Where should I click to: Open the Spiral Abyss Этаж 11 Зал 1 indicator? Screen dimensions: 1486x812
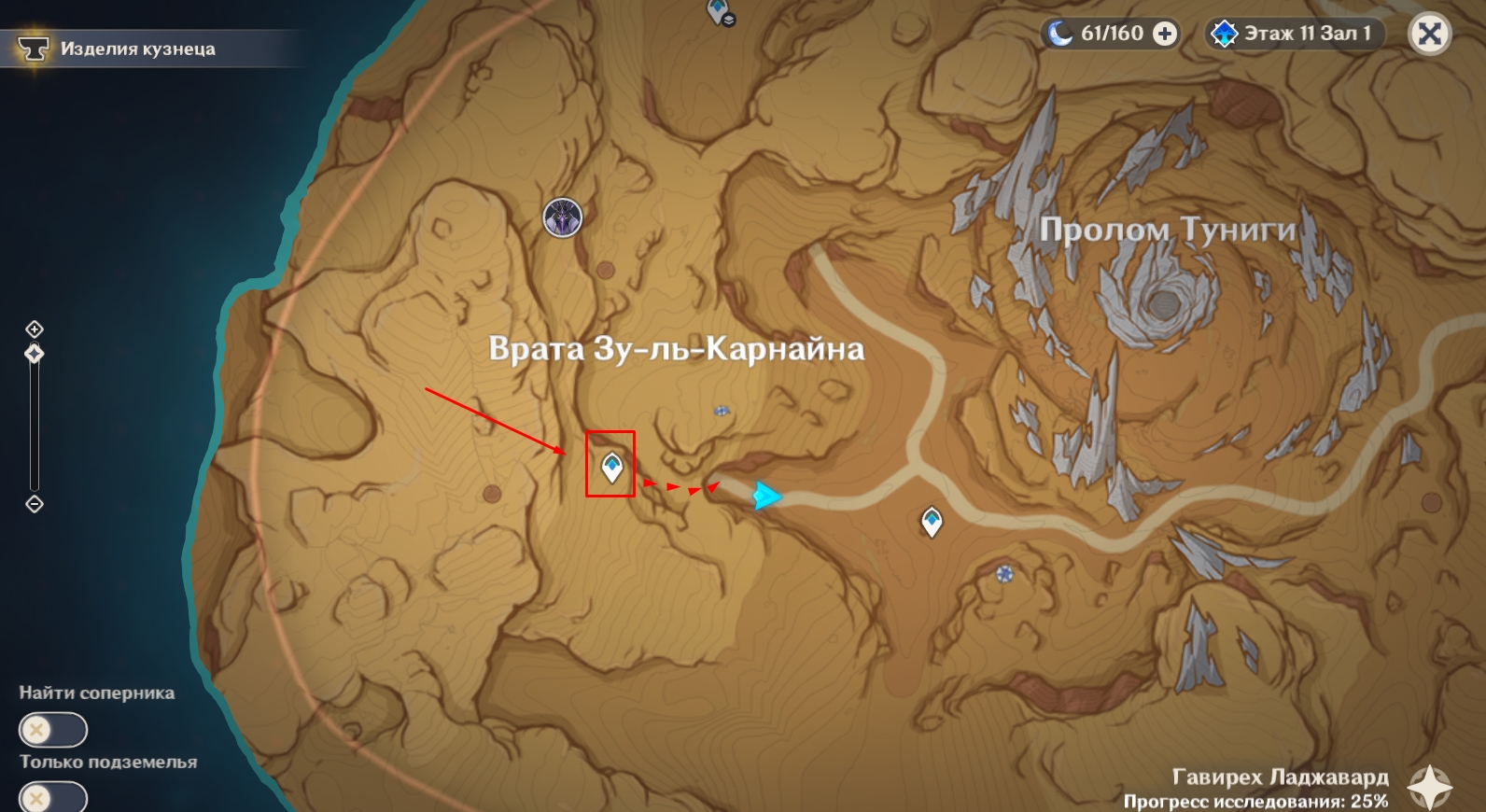(1294, 34)
